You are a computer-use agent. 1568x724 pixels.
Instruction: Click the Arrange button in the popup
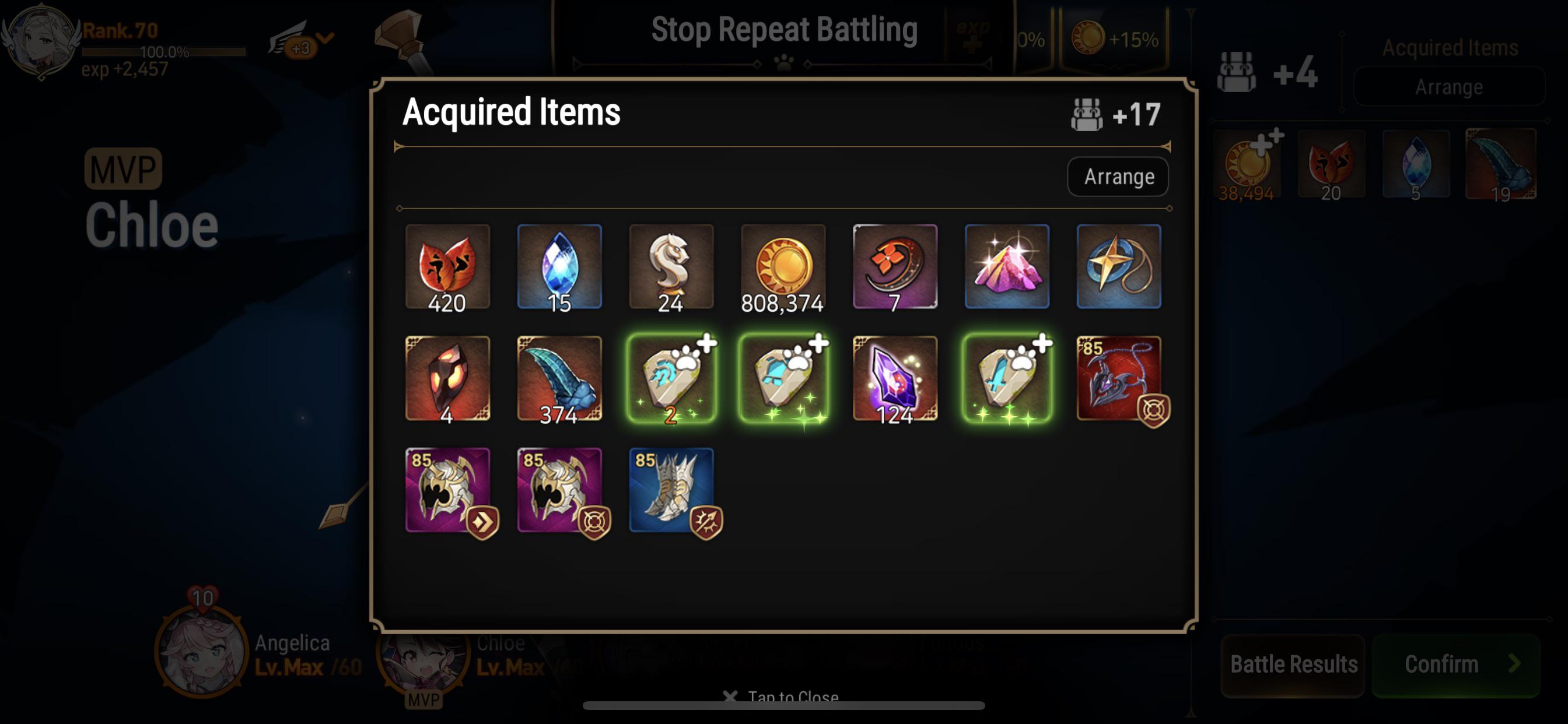point(1117,177)
